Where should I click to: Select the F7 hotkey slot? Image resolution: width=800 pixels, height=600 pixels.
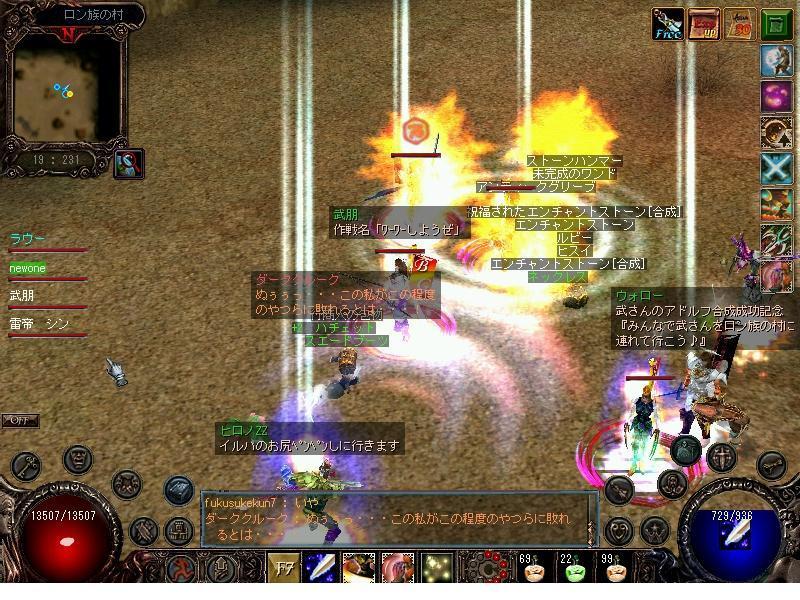coord(283,568)
